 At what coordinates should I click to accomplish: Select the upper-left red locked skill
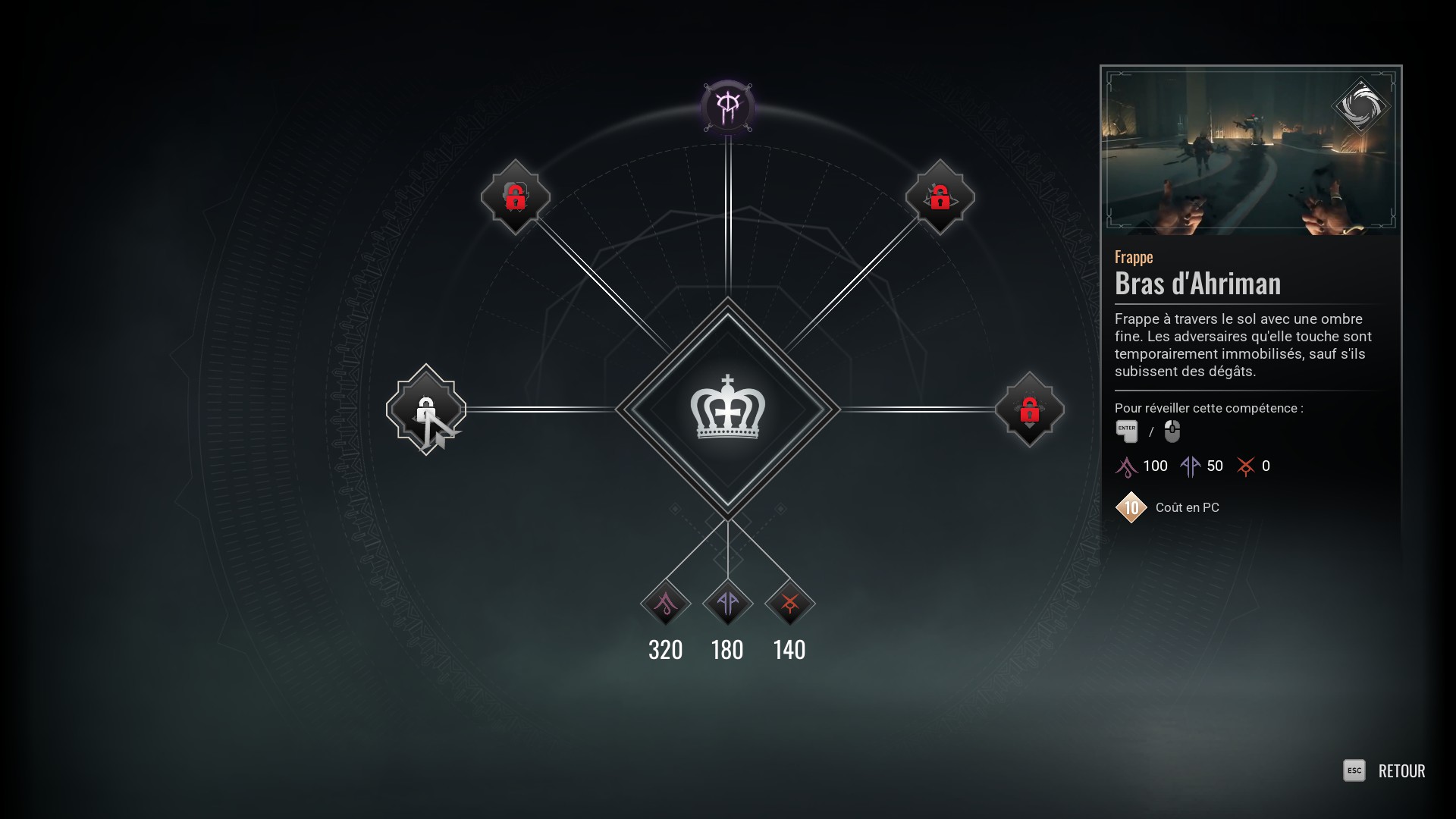pyautogui.click(x=516, y=197)
